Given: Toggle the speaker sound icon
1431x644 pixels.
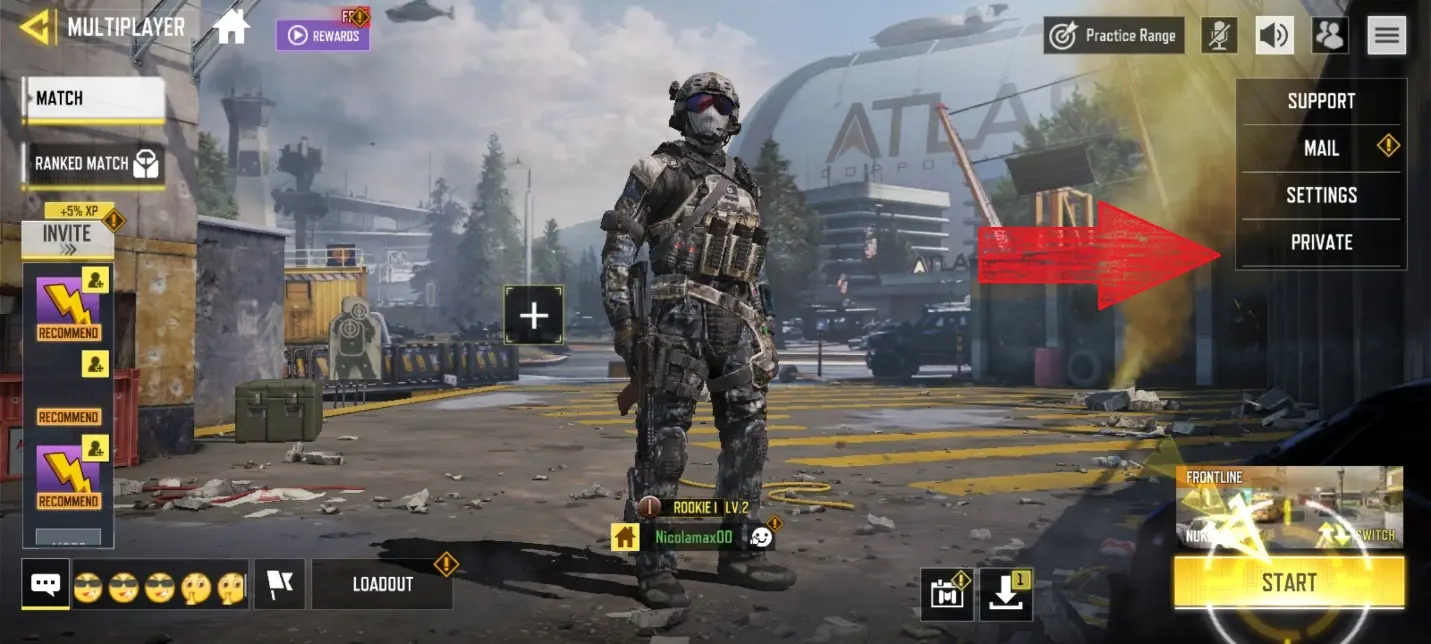Looking at the screenshot, I should coord(1274,35).
